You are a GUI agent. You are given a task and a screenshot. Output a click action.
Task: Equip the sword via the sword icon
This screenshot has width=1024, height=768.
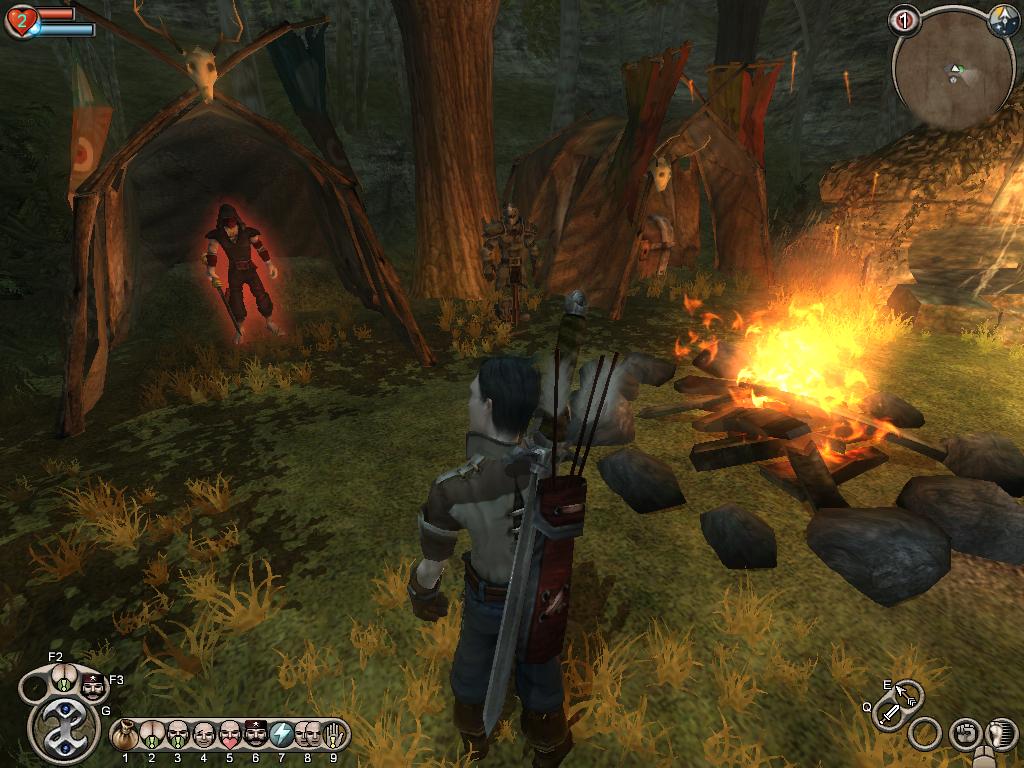point(888,714)
